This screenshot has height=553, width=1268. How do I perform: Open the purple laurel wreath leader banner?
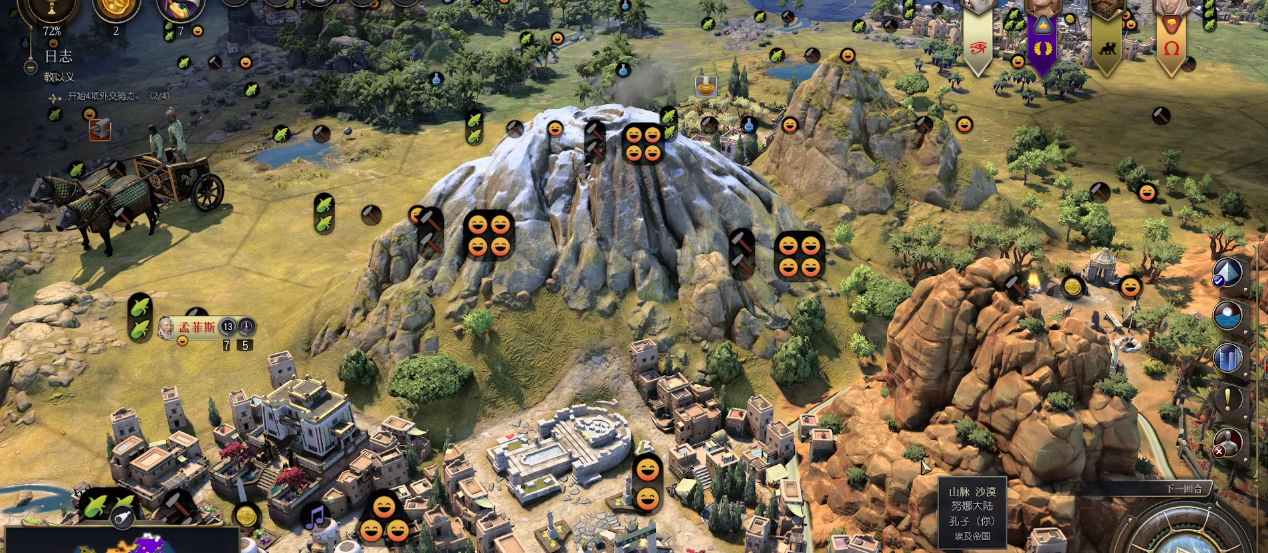coord(1042,44)
